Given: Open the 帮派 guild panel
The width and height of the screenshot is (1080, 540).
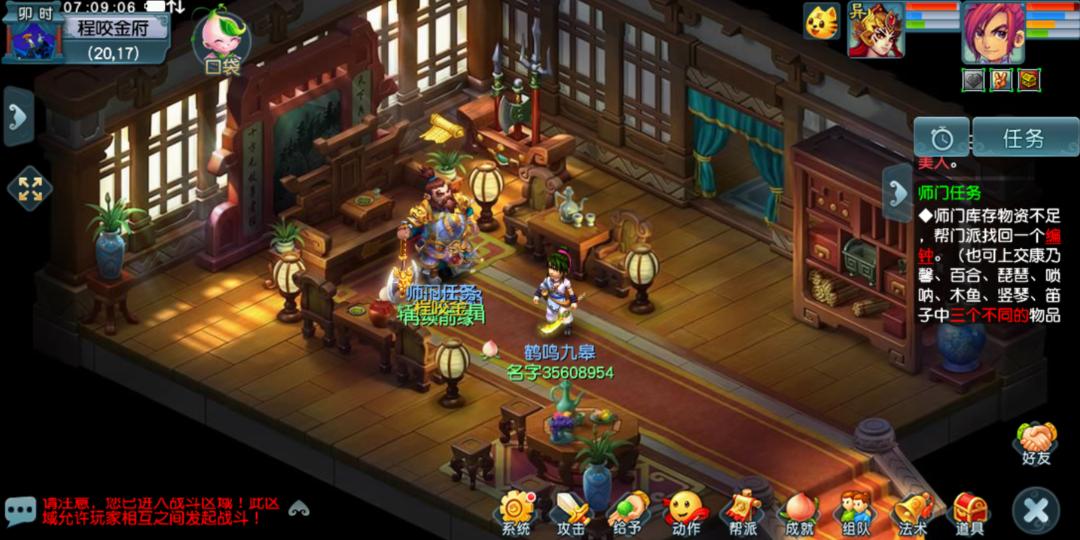Looking at the screenshot, I should 741,511.
